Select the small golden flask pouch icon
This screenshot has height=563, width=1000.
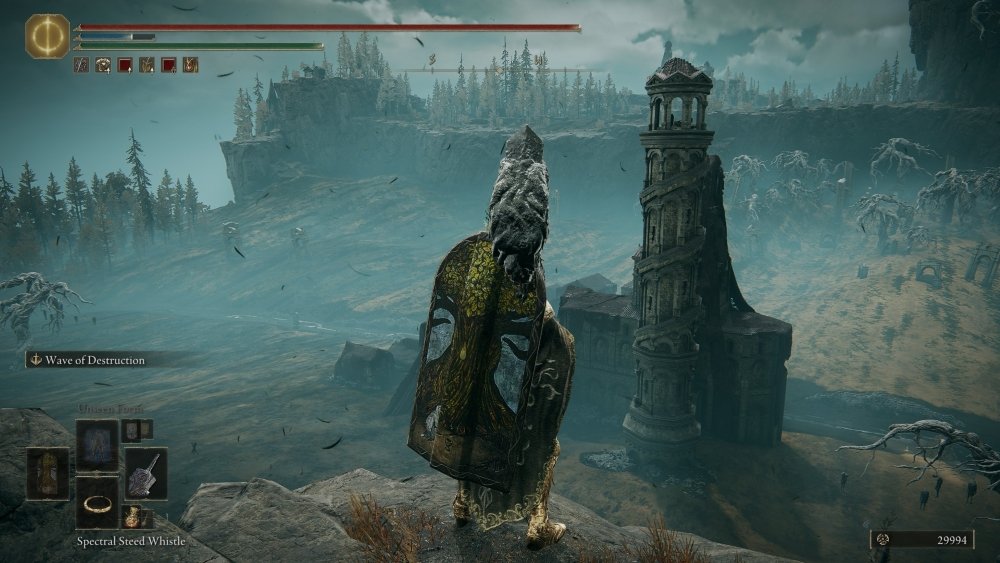132,517
